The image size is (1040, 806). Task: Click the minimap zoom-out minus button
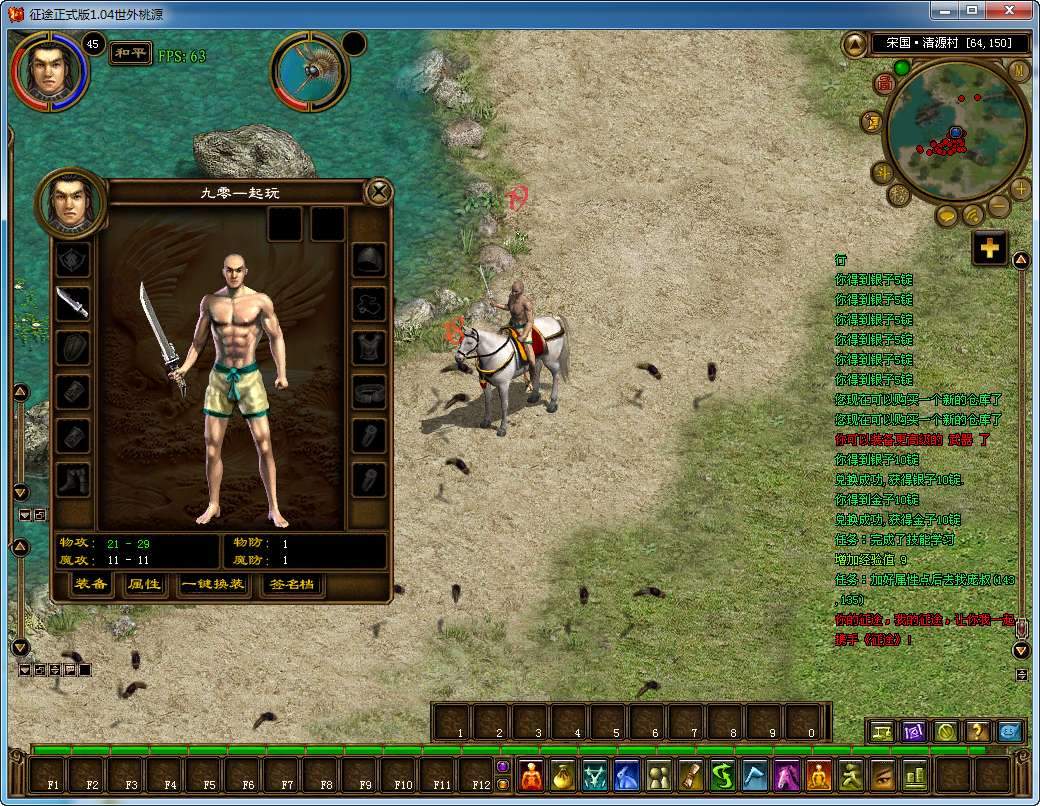pos(998,206)
